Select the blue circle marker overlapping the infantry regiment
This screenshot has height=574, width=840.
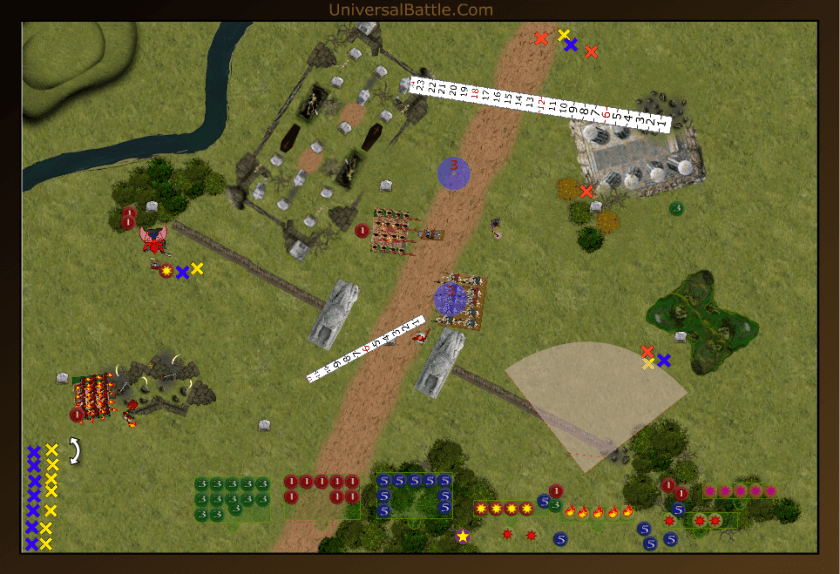tap(450, 298)
